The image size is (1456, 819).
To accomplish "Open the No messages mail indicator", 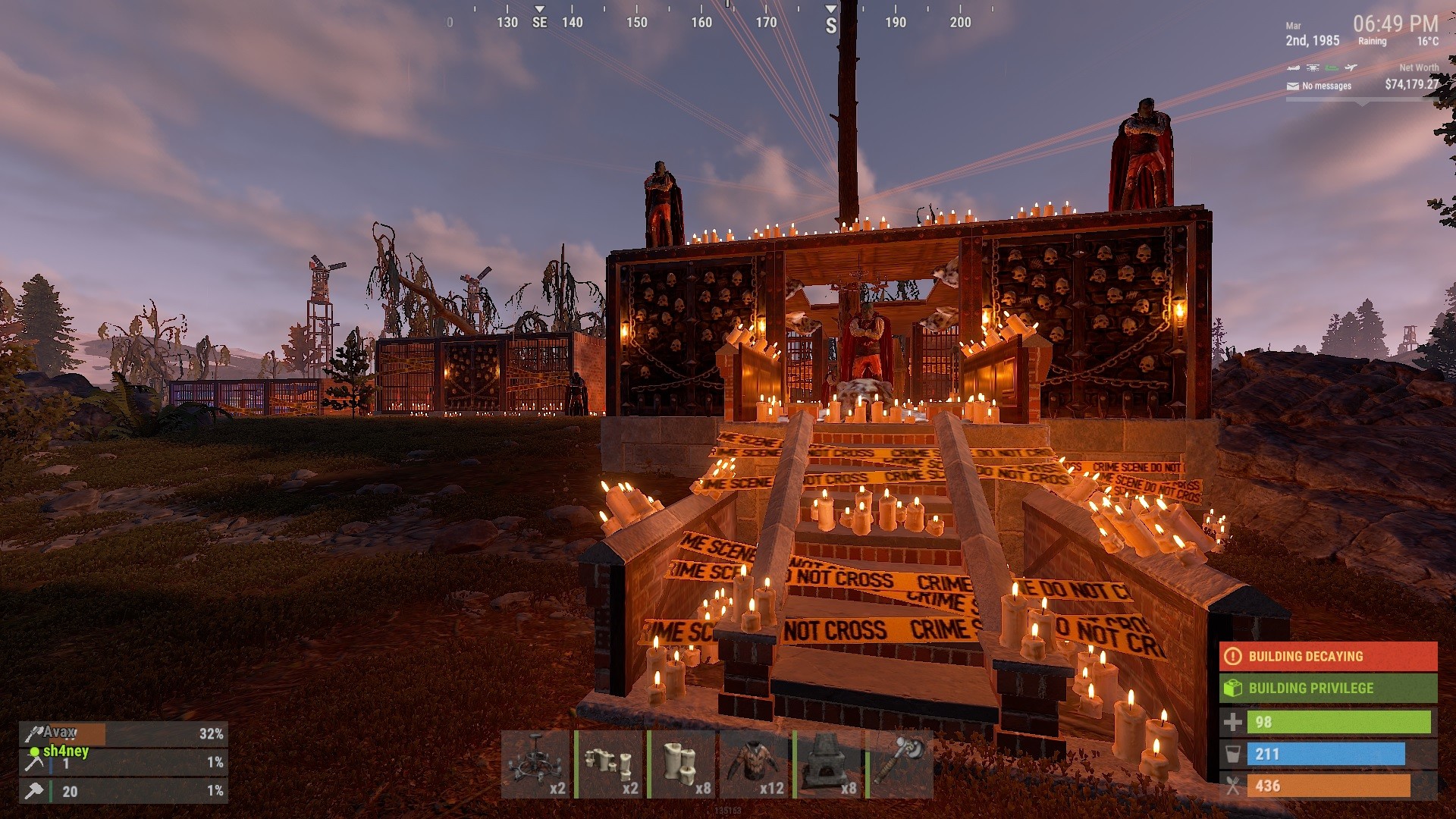I will tap(1319, 86).
